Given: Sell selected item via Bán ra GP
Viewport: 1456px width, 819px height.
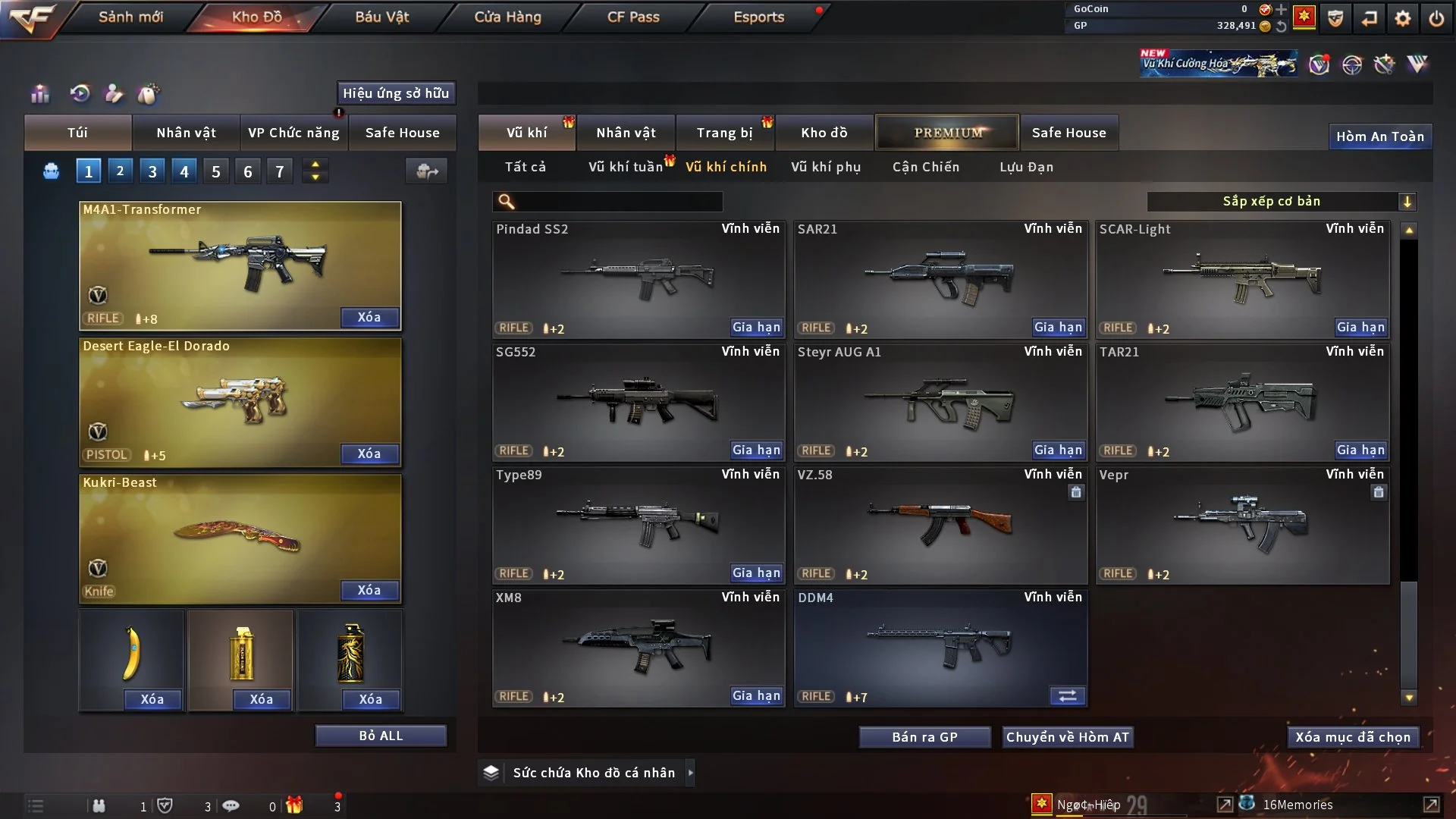Looking at the screenshot, I should (924, 737).
